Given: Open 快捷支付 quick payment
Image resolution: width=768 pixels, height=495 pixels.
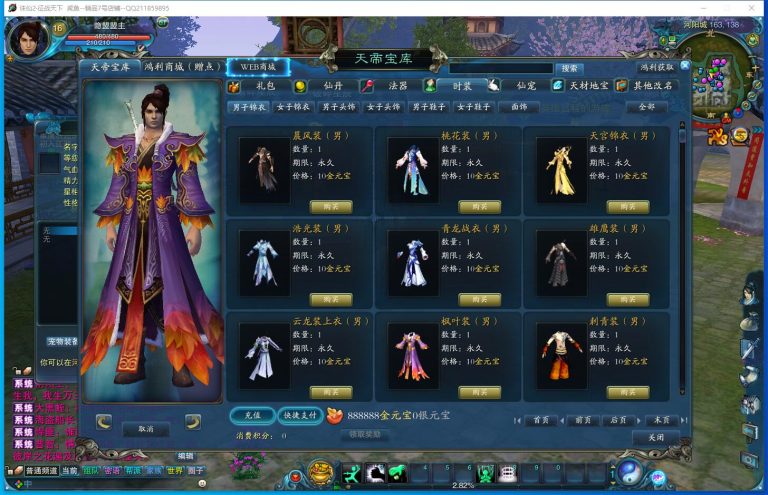Looking at the screenshot, I should point(299,415).
